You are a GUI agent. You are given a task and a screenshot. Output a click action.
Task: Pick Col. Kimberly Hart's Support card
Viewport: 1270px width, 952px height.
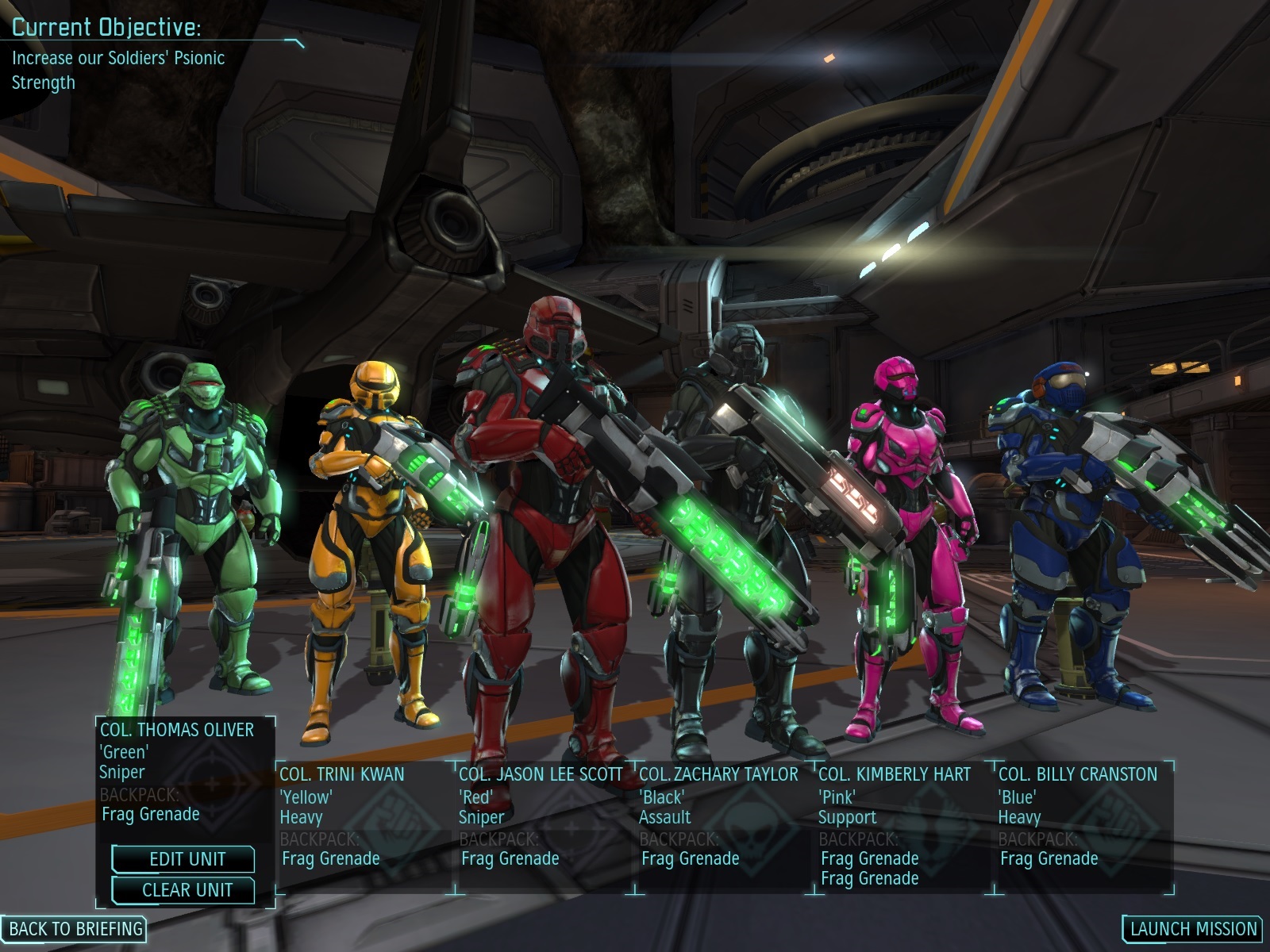(903, 817)
